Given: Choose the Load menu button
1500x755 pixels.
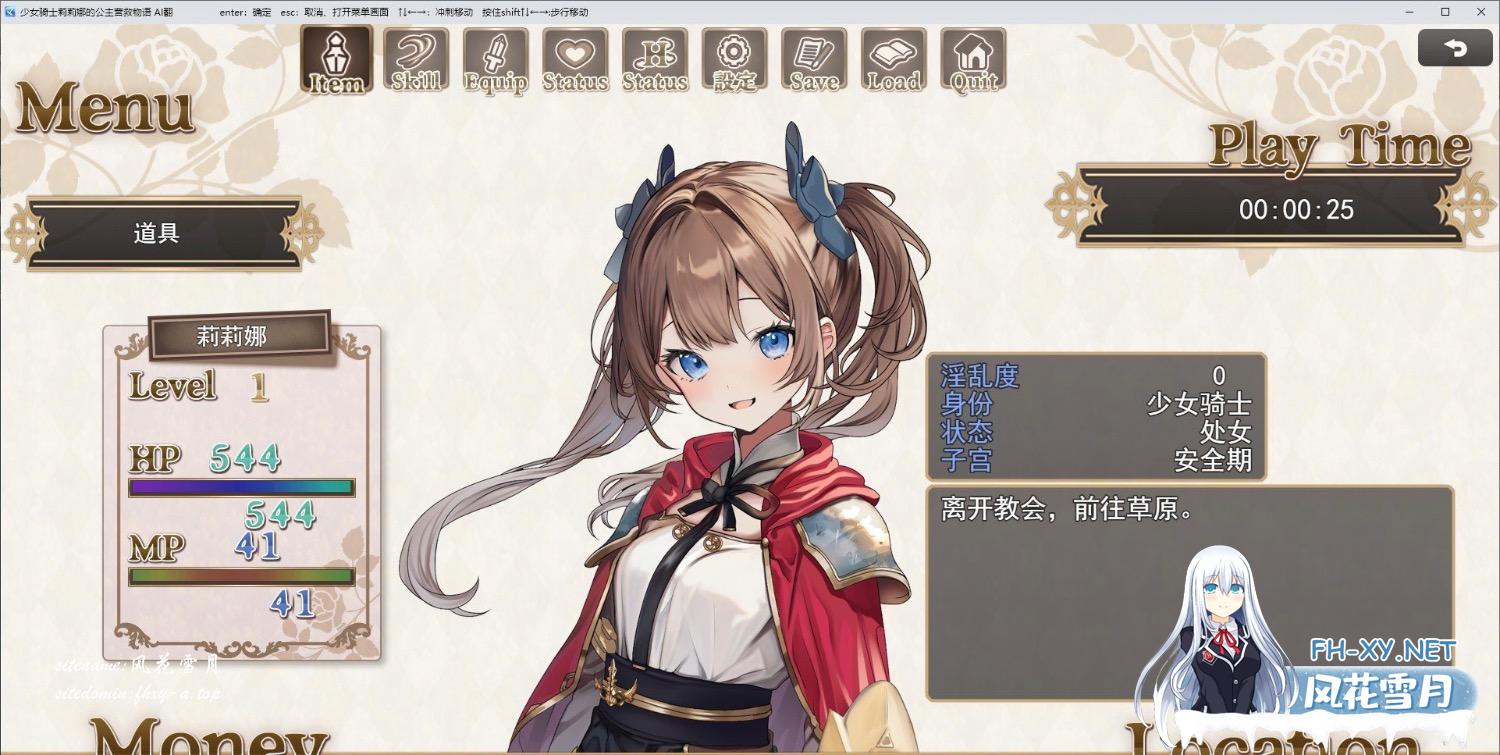Looking at the screenshot, I should point(894,59).
